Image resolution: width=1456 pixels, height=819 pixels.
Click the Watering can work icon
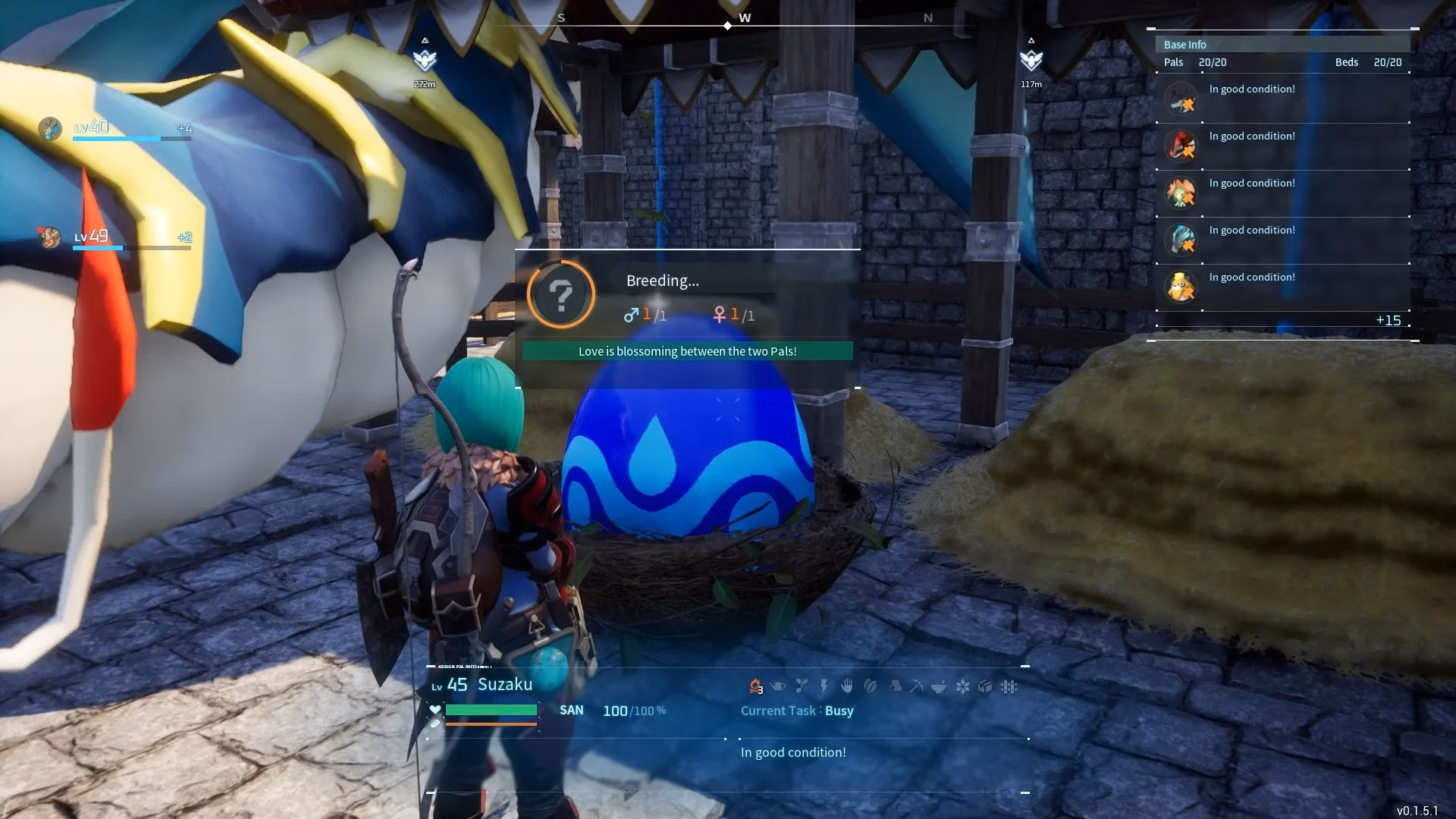[x=777, y=686]
